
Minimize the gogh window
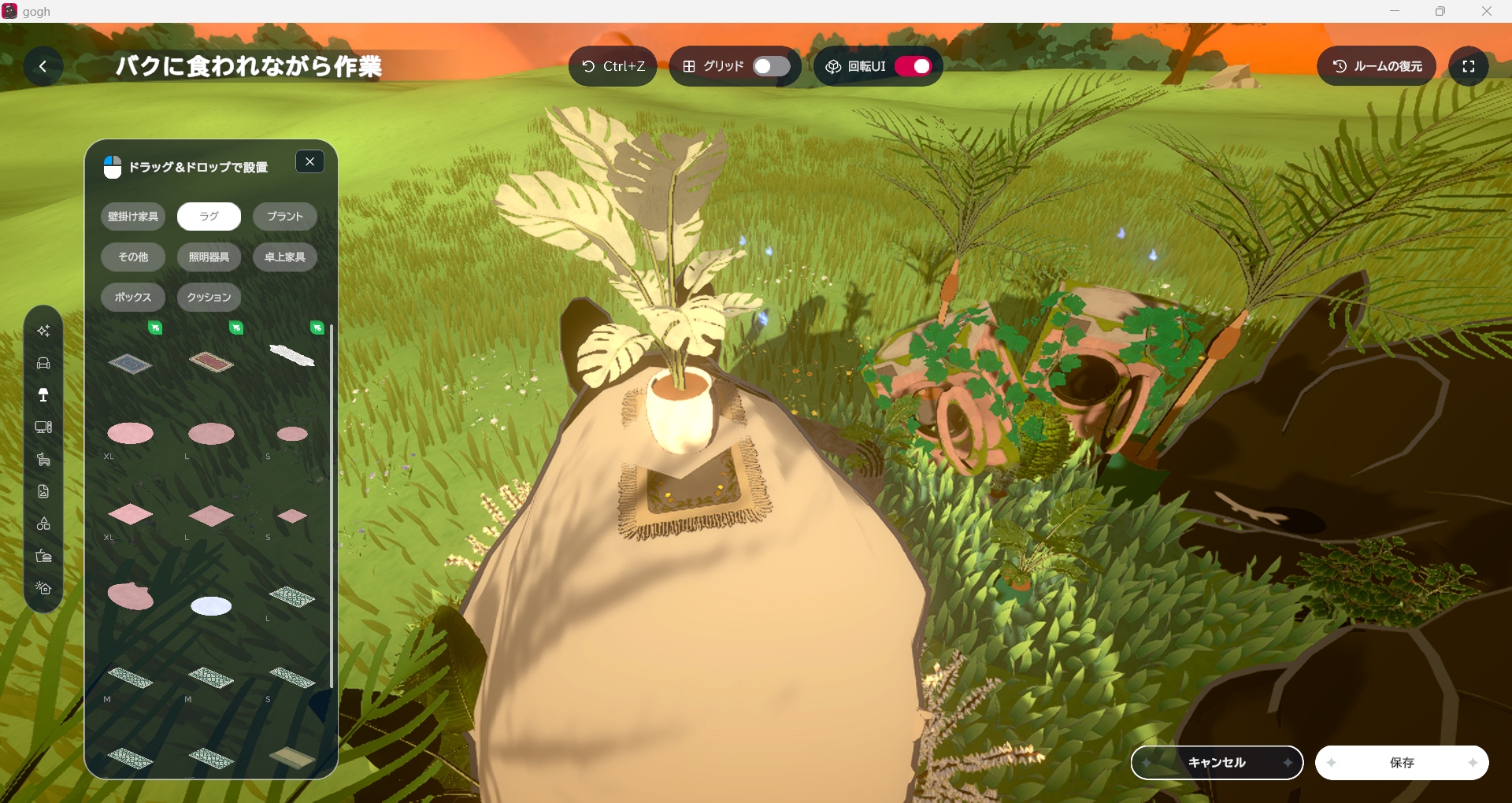(x=1395, y=11)
